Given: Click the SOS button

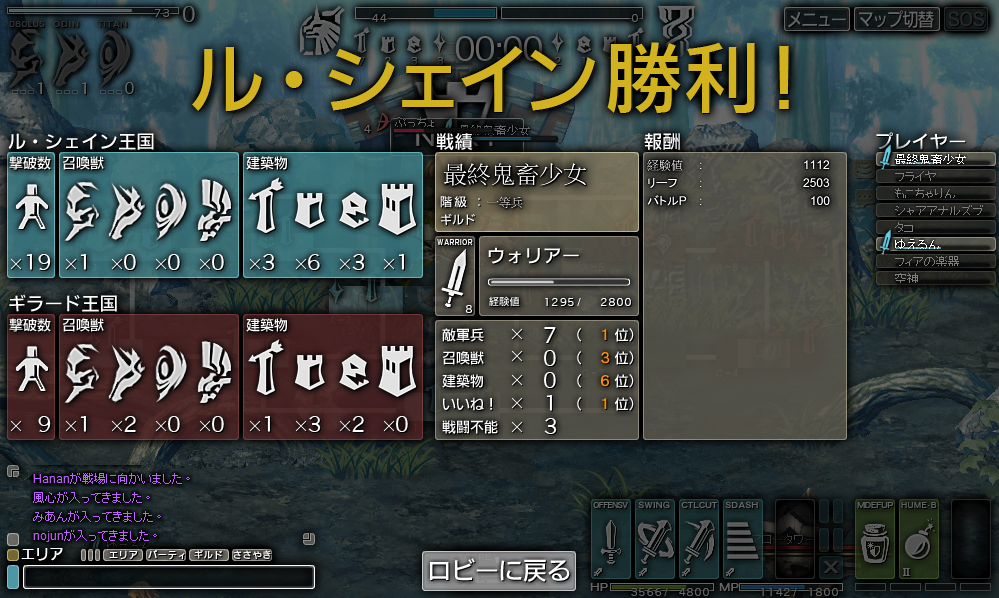Looking at the screenshot, I should click(965, 19).
